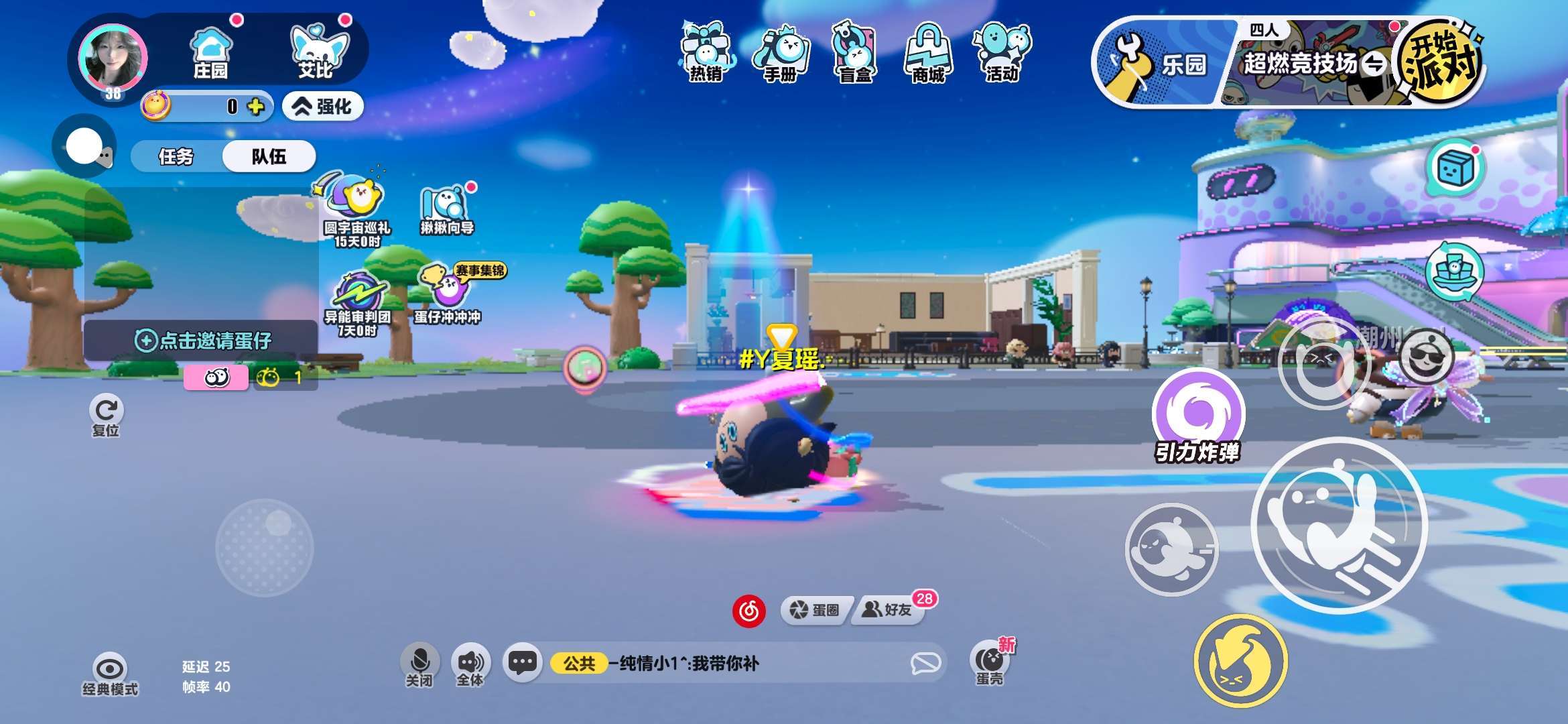The image size is (1568, 724).
Task: Activate the 引力炸弹 gravity bomb skill
Action: [x=1198, y=413]
